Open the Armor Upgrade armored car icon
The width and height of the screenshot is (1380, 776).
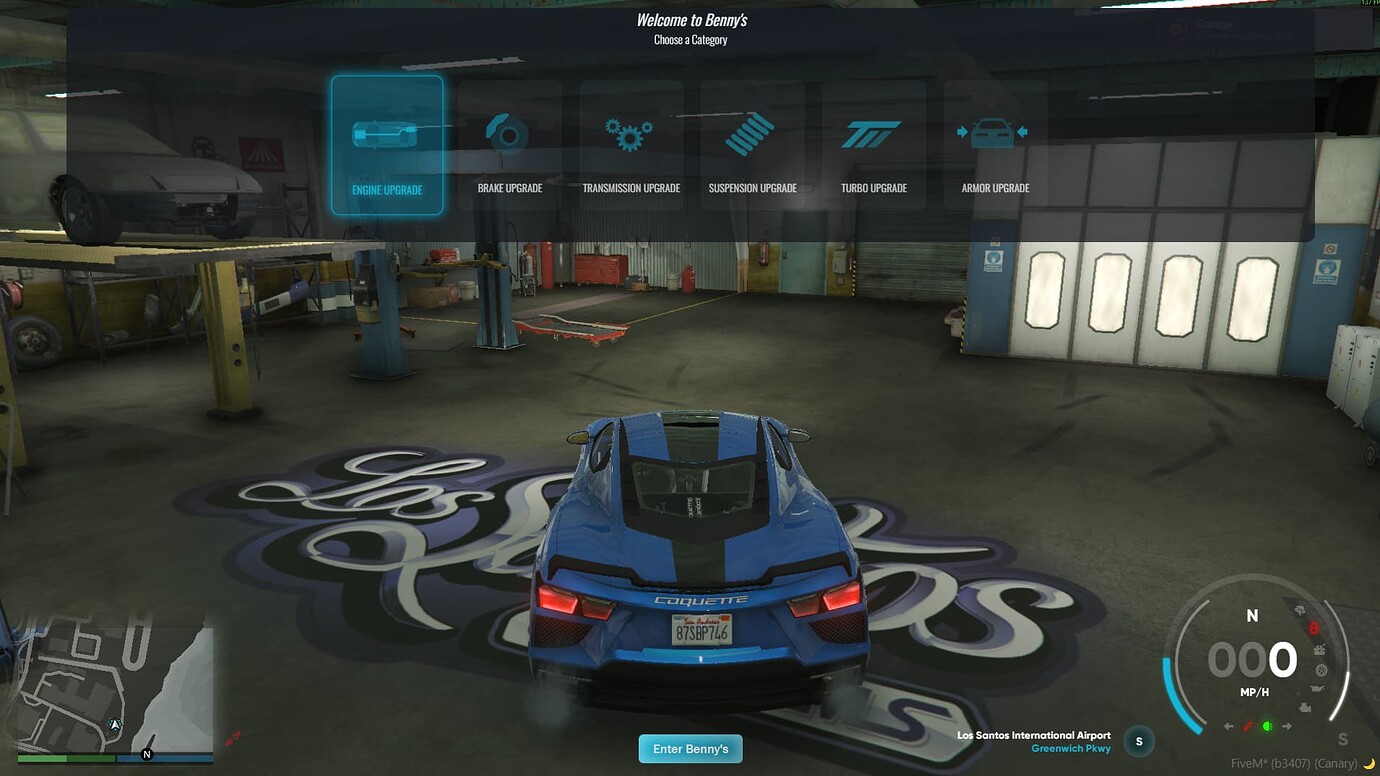click(994, 130)
